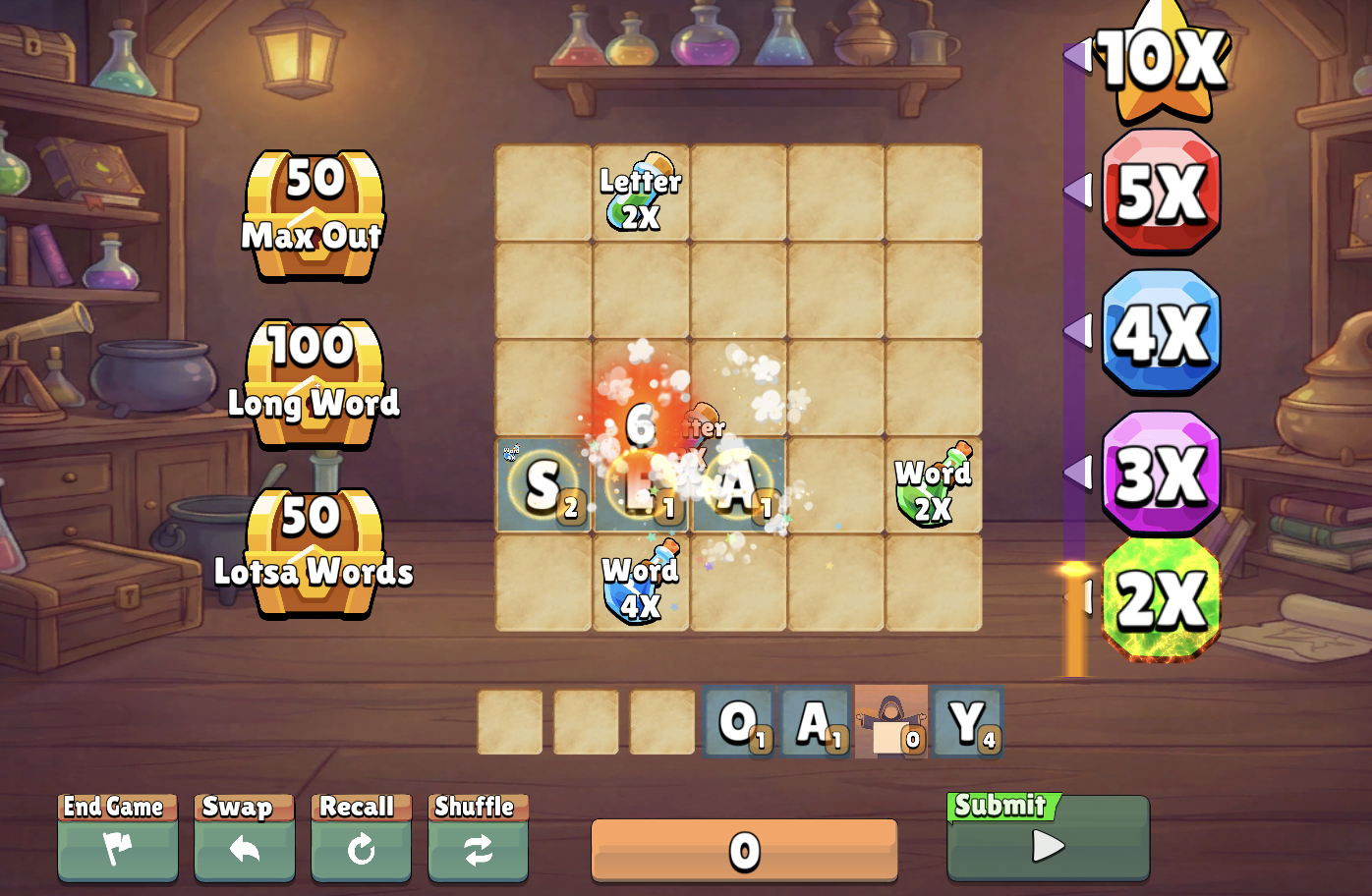Shuffle the rack letters
The image size is (1372, 896).
tap(478, 838)
